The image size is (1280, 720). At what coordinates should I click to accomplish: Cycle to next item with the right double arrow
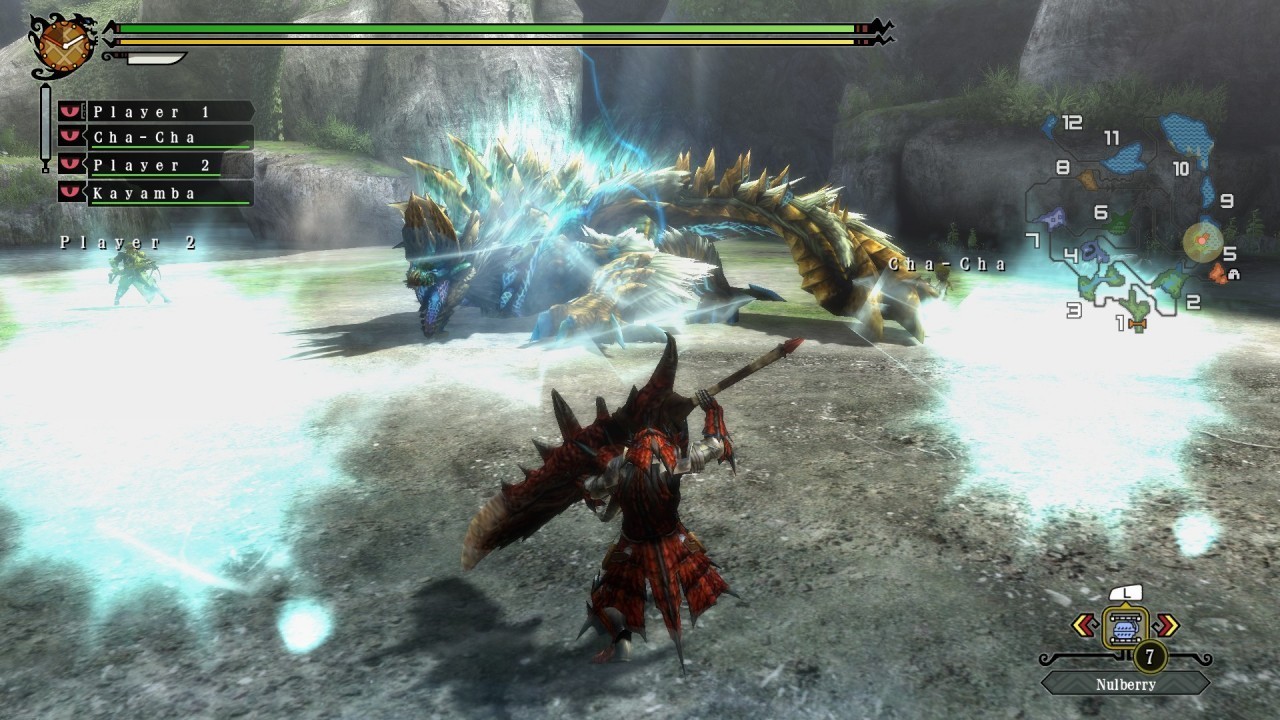(x=1165, y=625)
